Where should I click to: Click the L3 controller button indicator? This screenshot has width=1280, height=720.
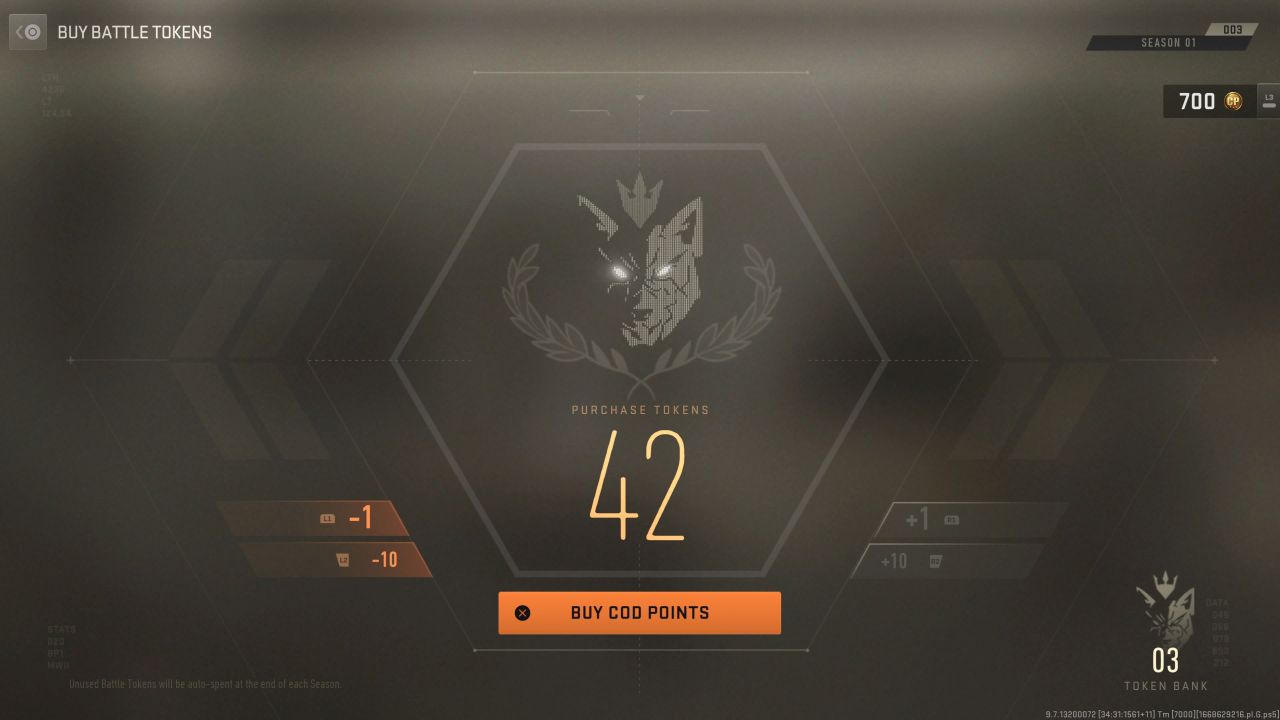pyautogui.click(x=1268, y=101)
